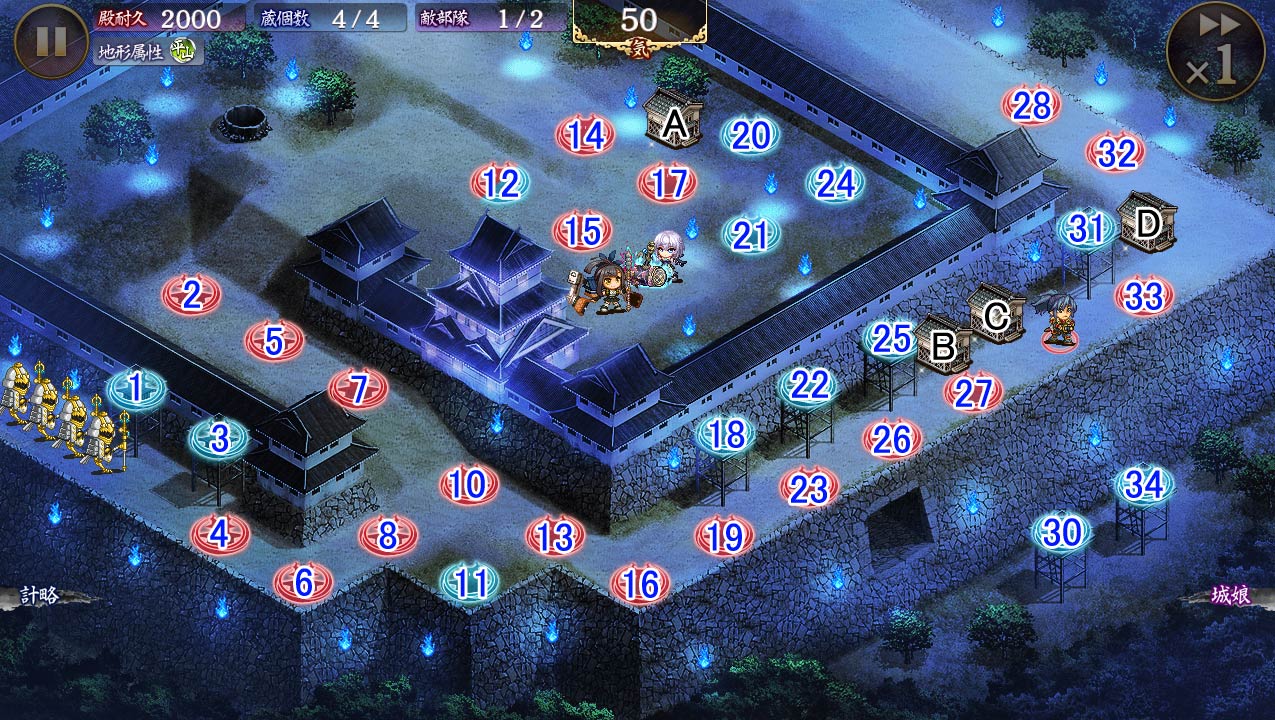Select red tile number 16
1275x720 pixels.
[x=640, y=583]
